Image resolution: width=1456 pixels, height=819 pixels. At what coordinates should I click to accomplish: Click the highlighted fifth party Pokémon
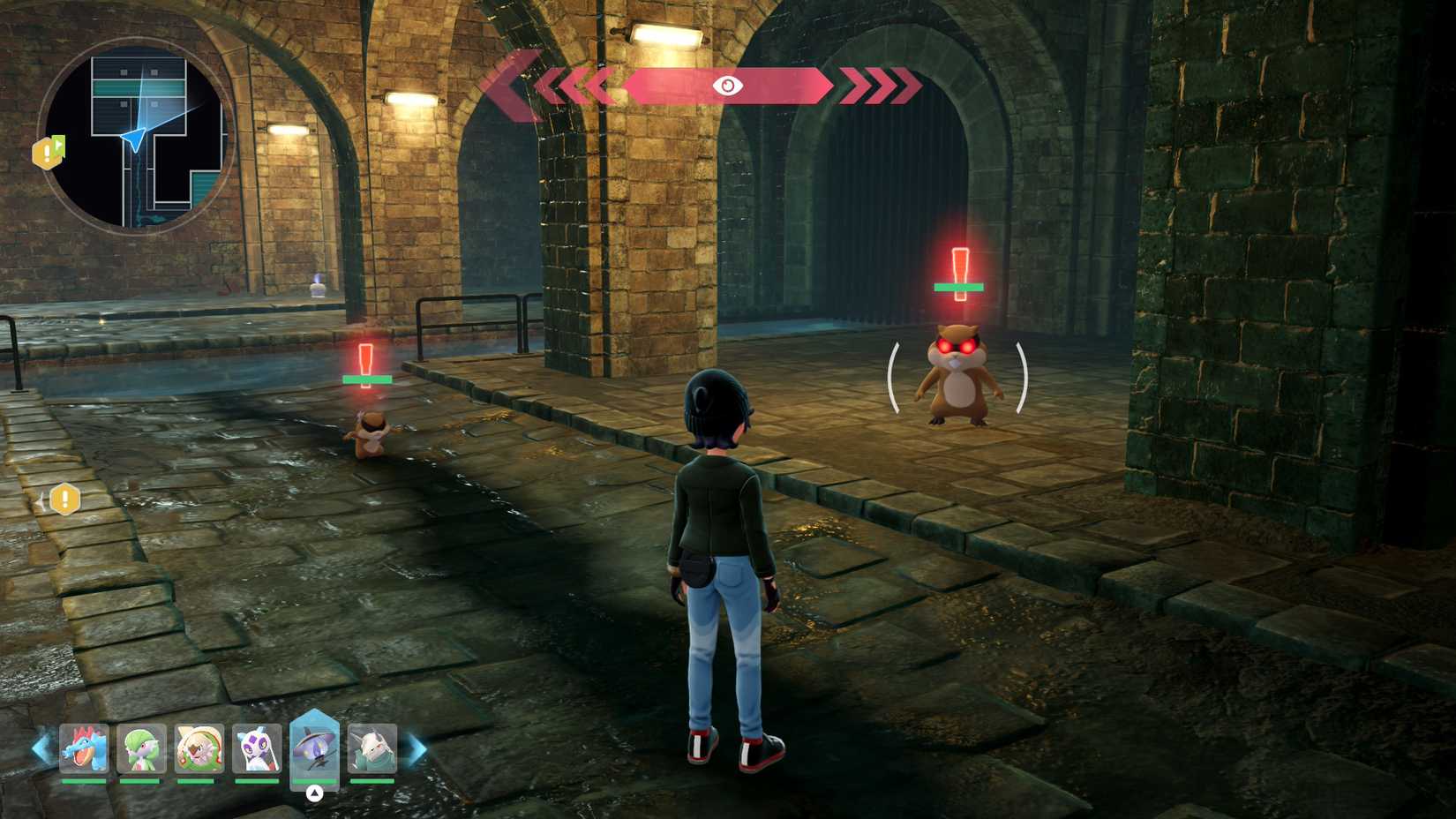pos(316,748)
